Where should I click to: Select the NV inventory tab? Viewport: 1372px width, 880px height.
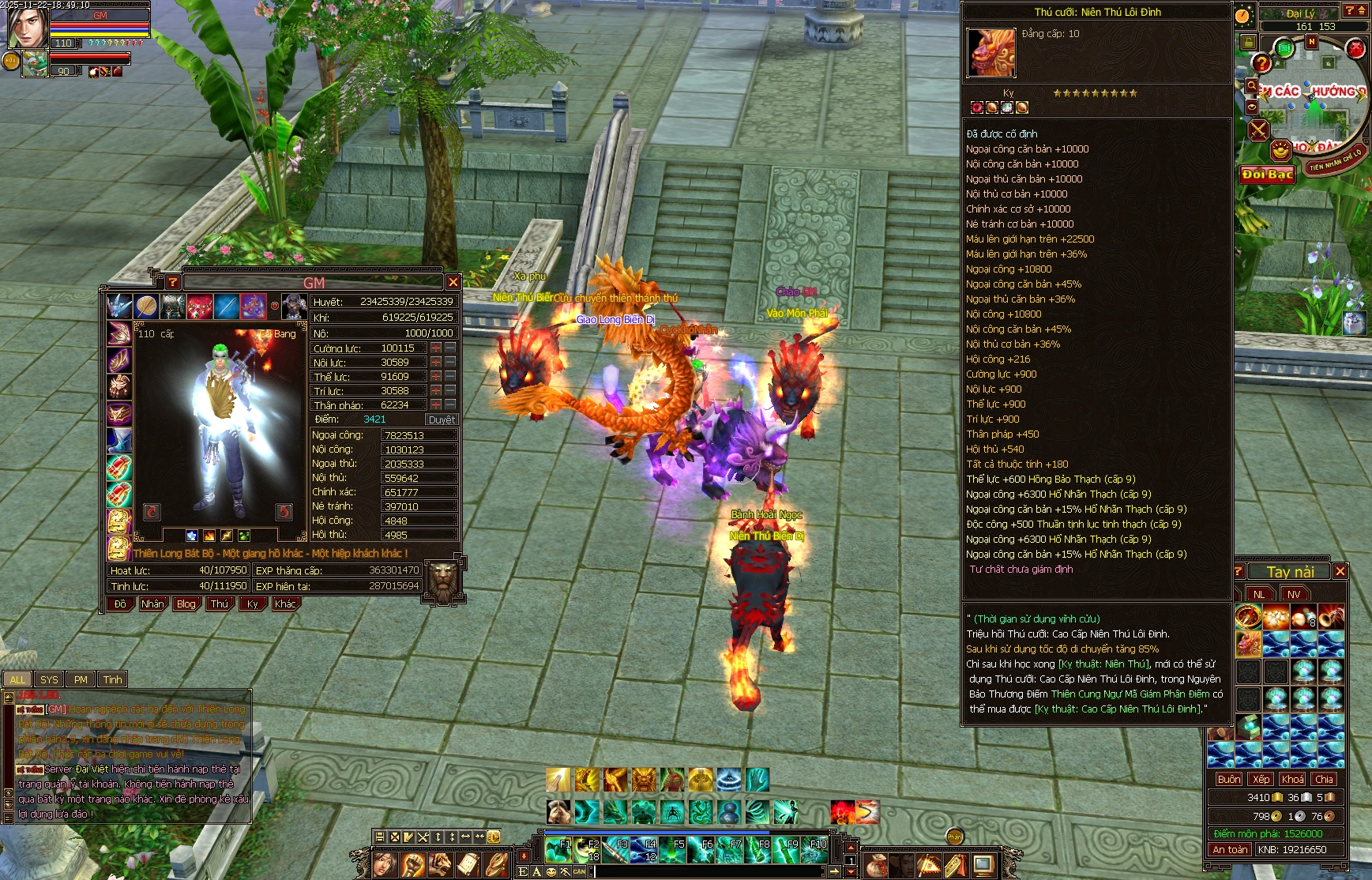coord(1294,594)
